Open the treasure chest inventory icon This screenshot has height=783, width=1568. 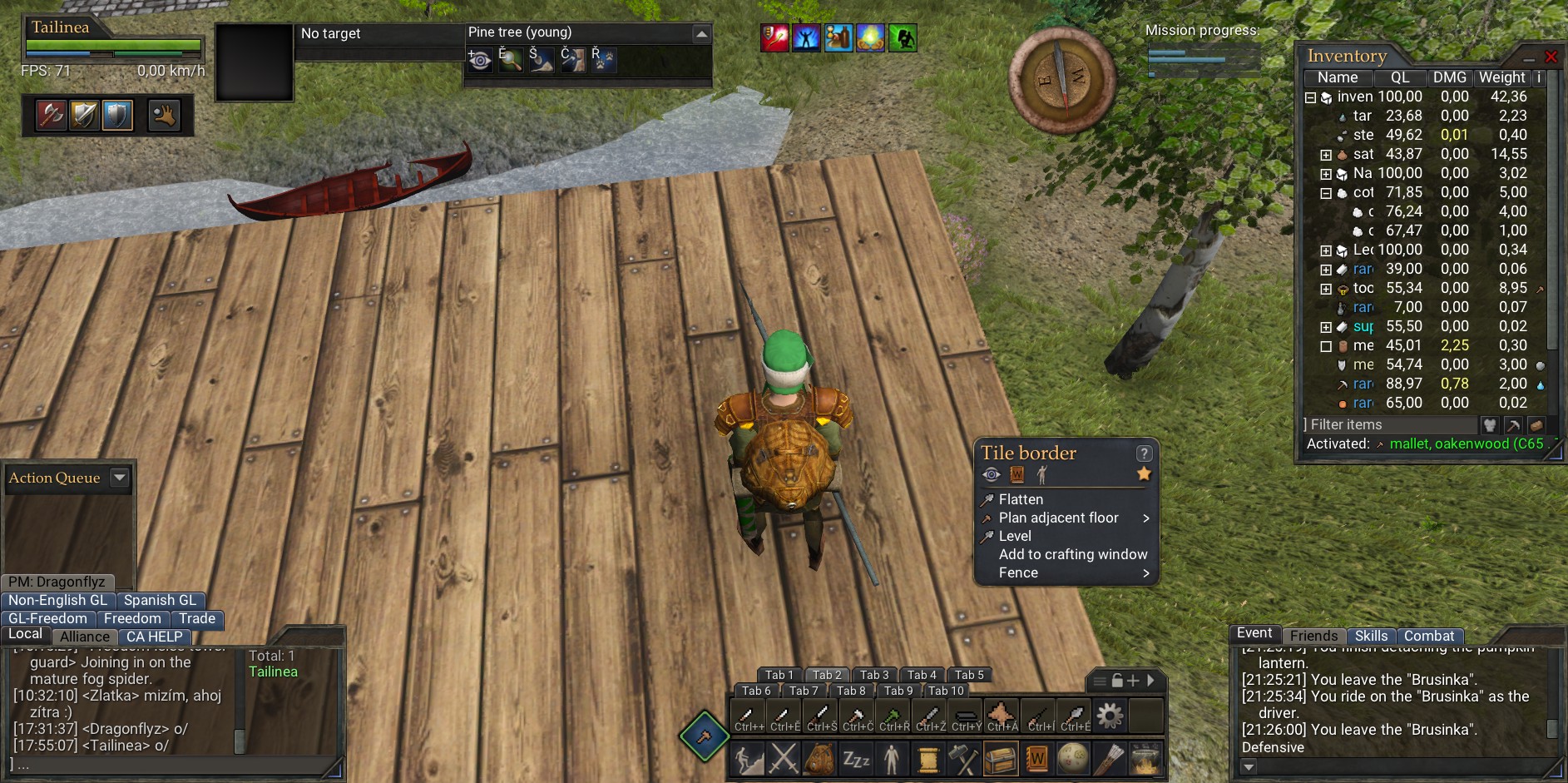(x=1001, y=759)
